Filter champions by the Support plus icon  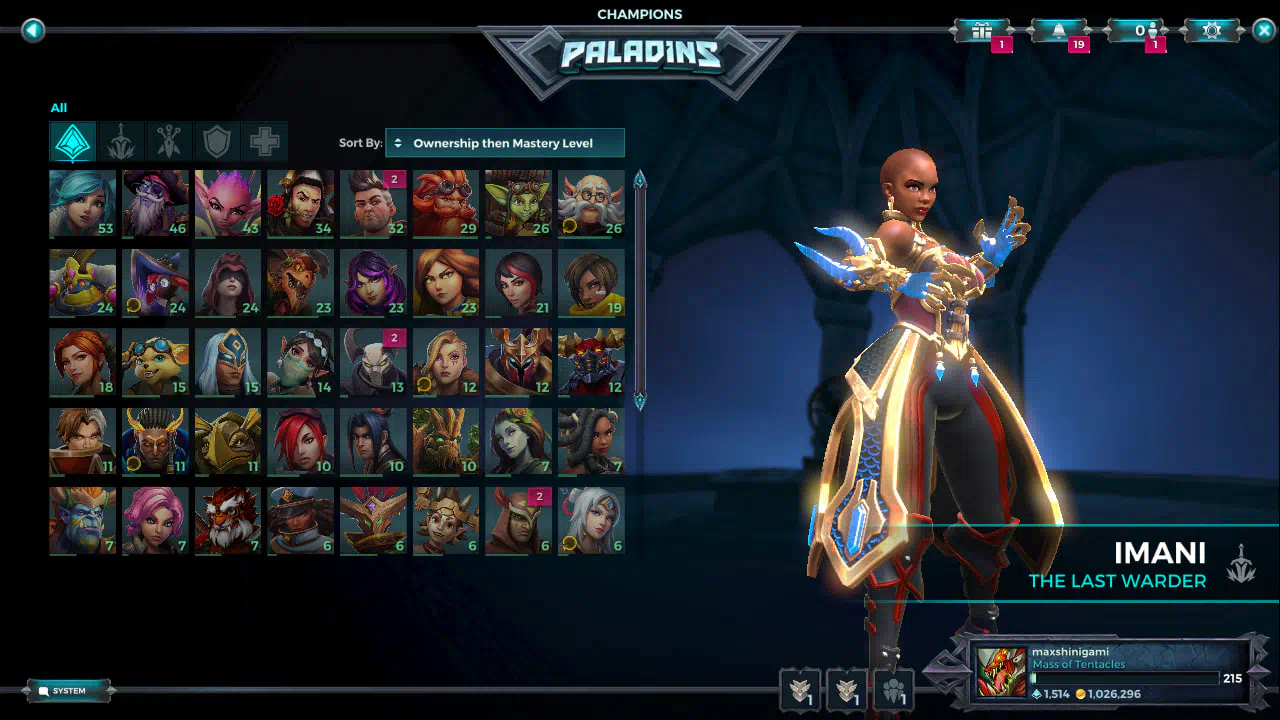[265, 143]
